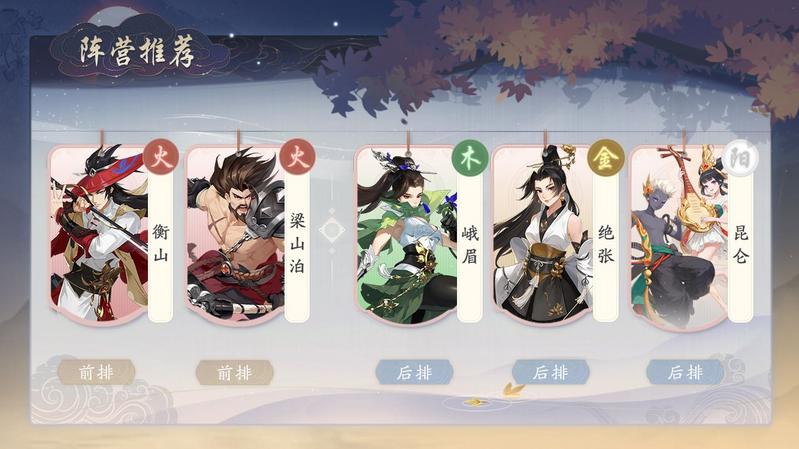Choose the 后排 label beneath 绝张
799x449 pixels.
point(550,372)
